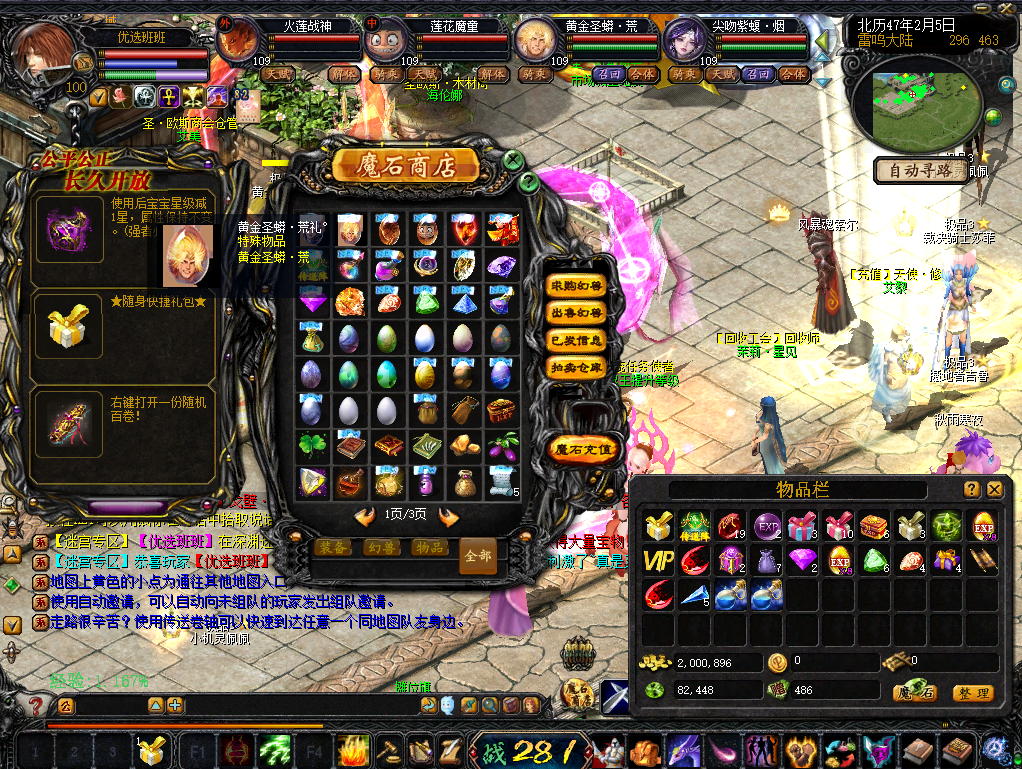Switch to the 物品 shop tab
Image resolution: width=1022 pixels, height=769 pixels.
point(430,547)
